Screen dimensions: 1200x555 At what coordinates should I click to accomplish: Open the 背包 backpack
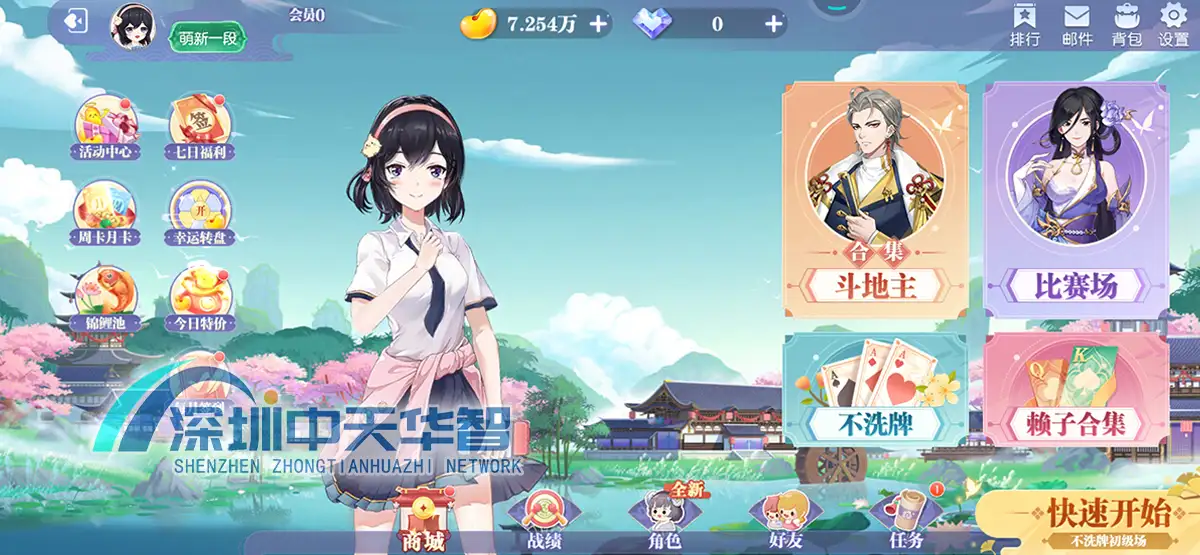(1126, 24)
